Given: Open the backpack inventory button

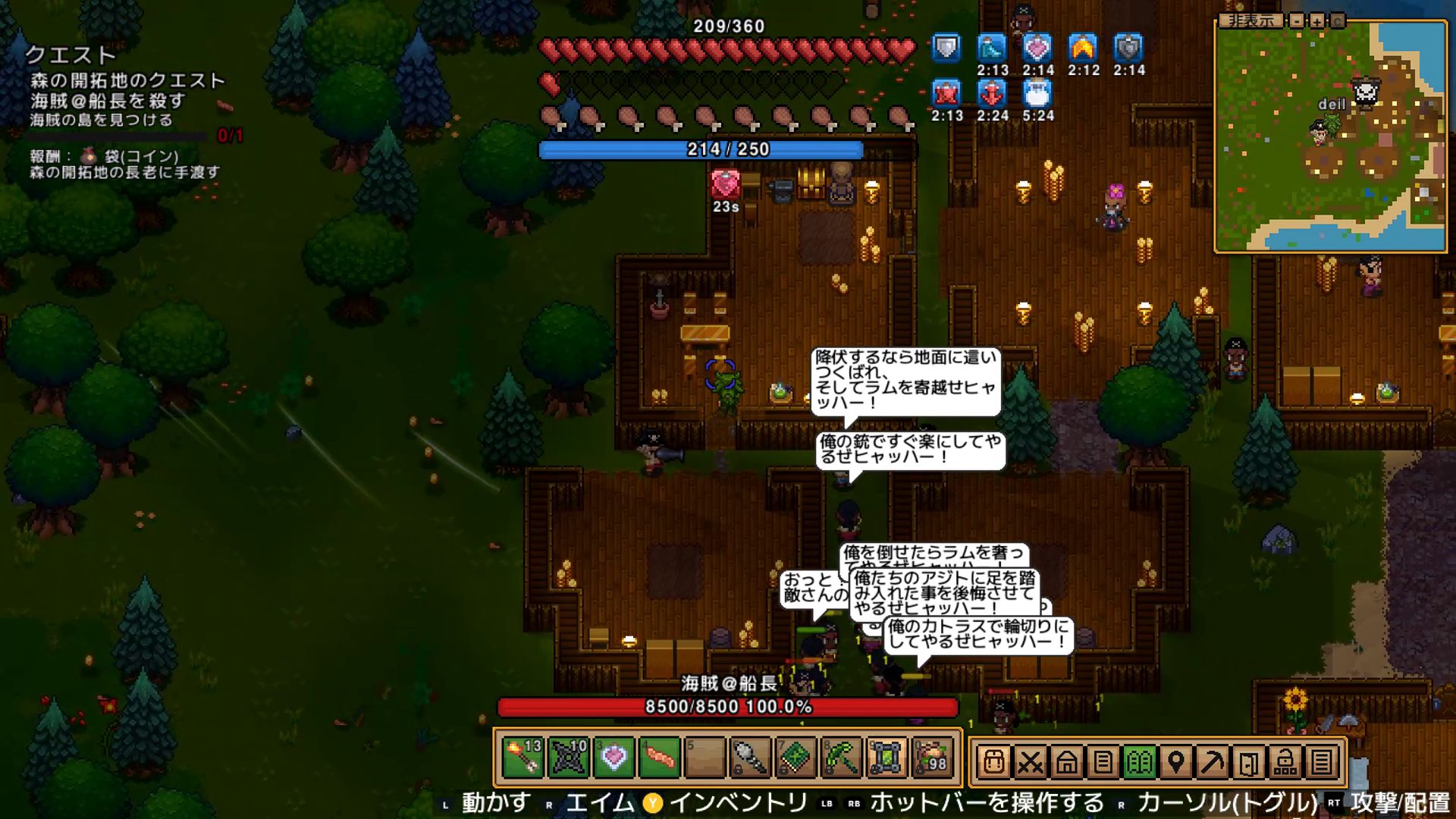Looking at the screenshot, I should click(994, 761).
